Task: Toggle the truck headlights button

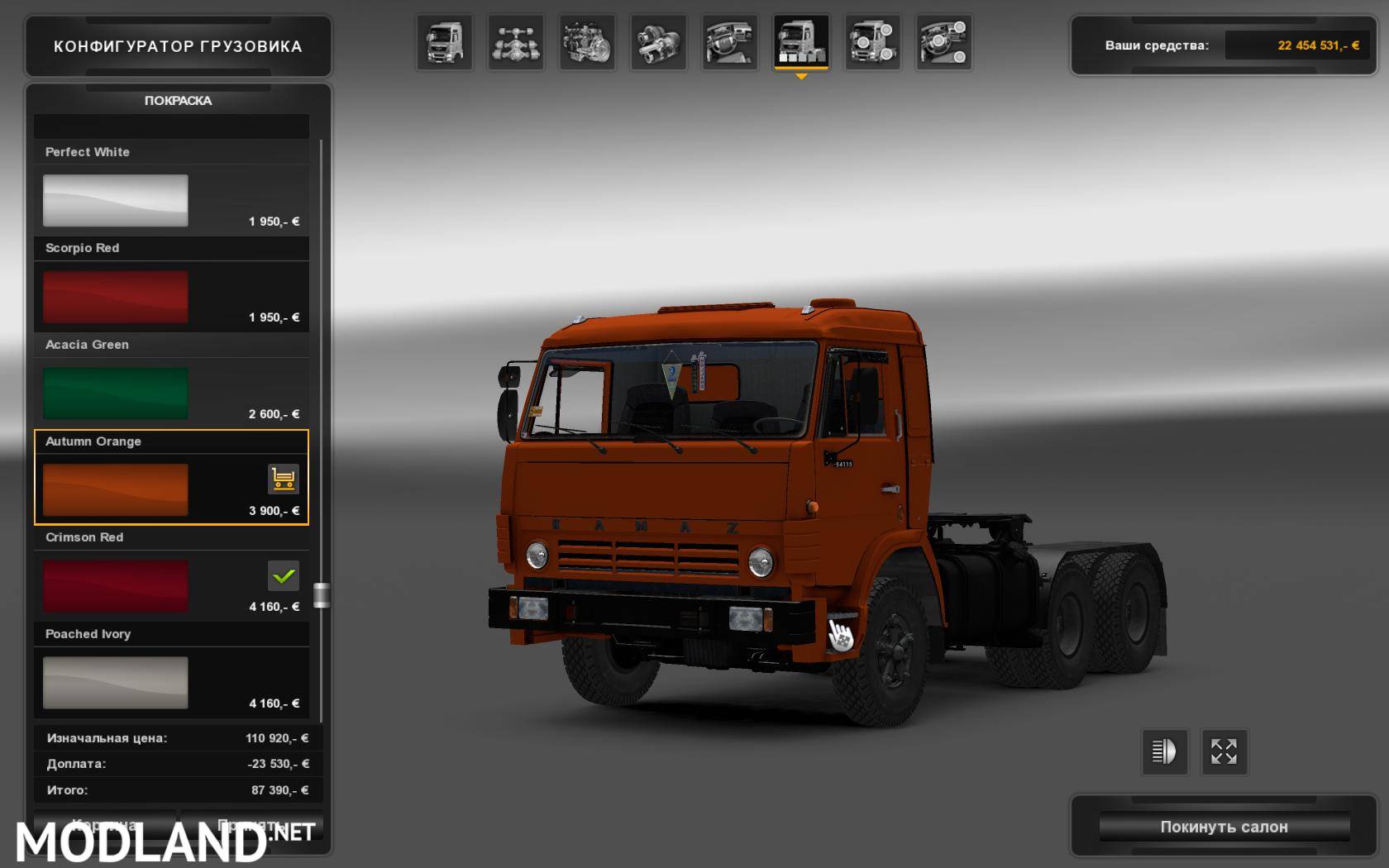Action: [x=1164, y=751]
